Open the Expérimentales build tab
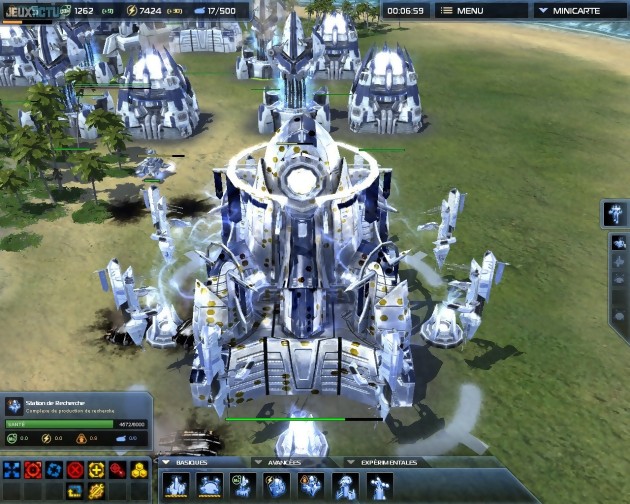This screenshot has width=630, height=504. pos(385,462)
